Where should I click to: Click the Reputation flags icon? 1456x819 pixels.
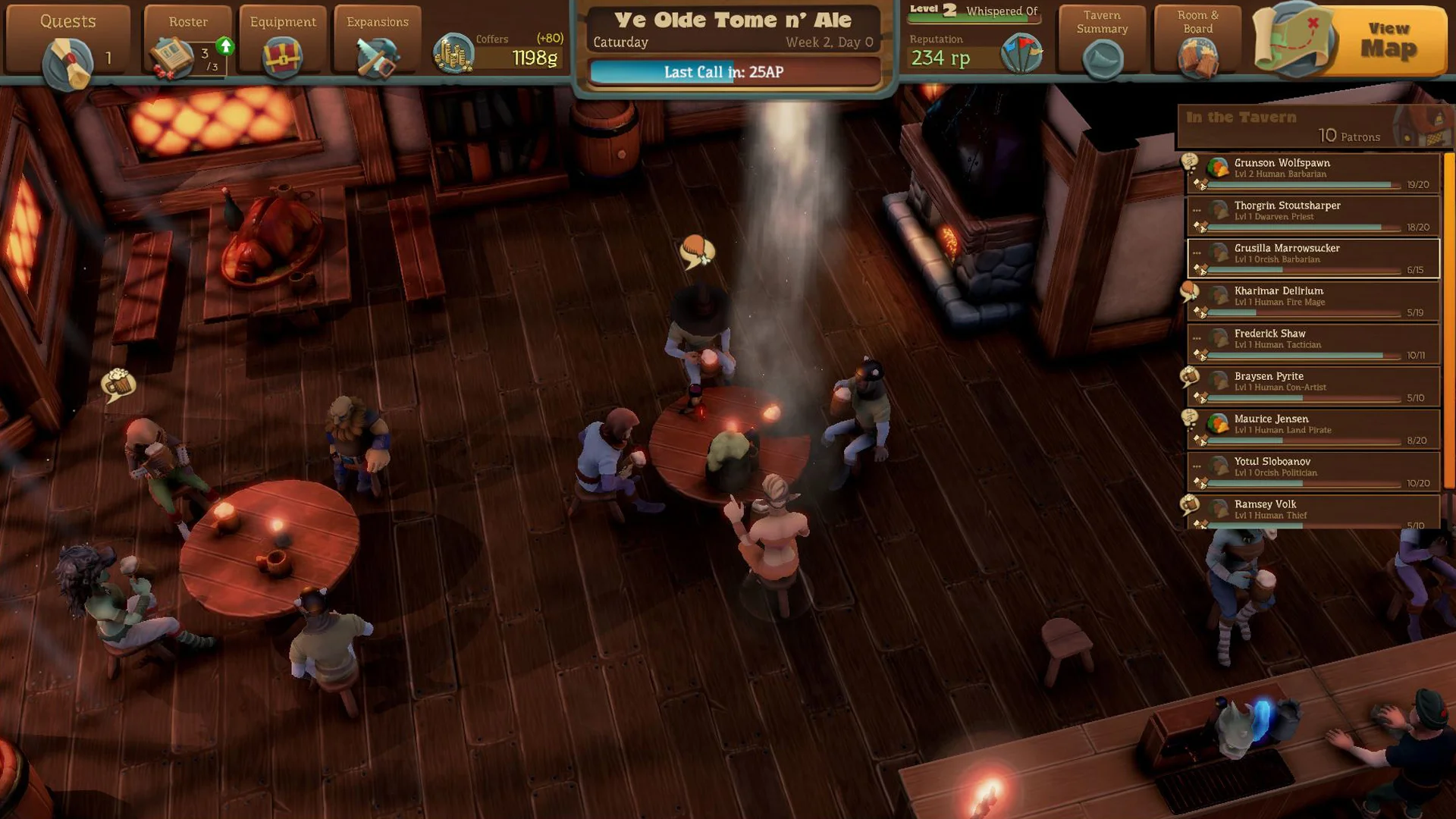[x=1021, y=53]
